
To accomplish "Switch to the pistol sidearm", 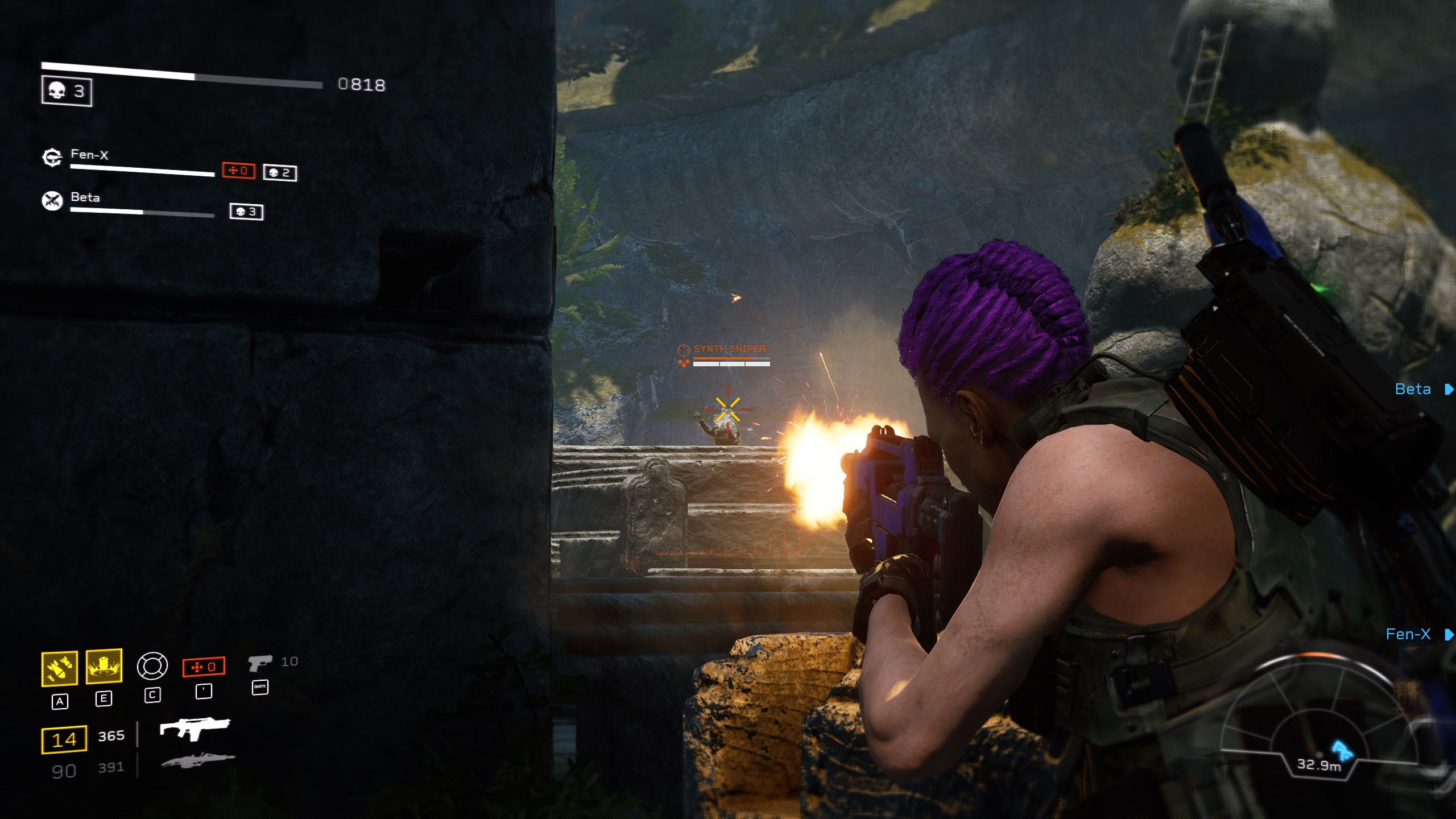I will 260,663.
